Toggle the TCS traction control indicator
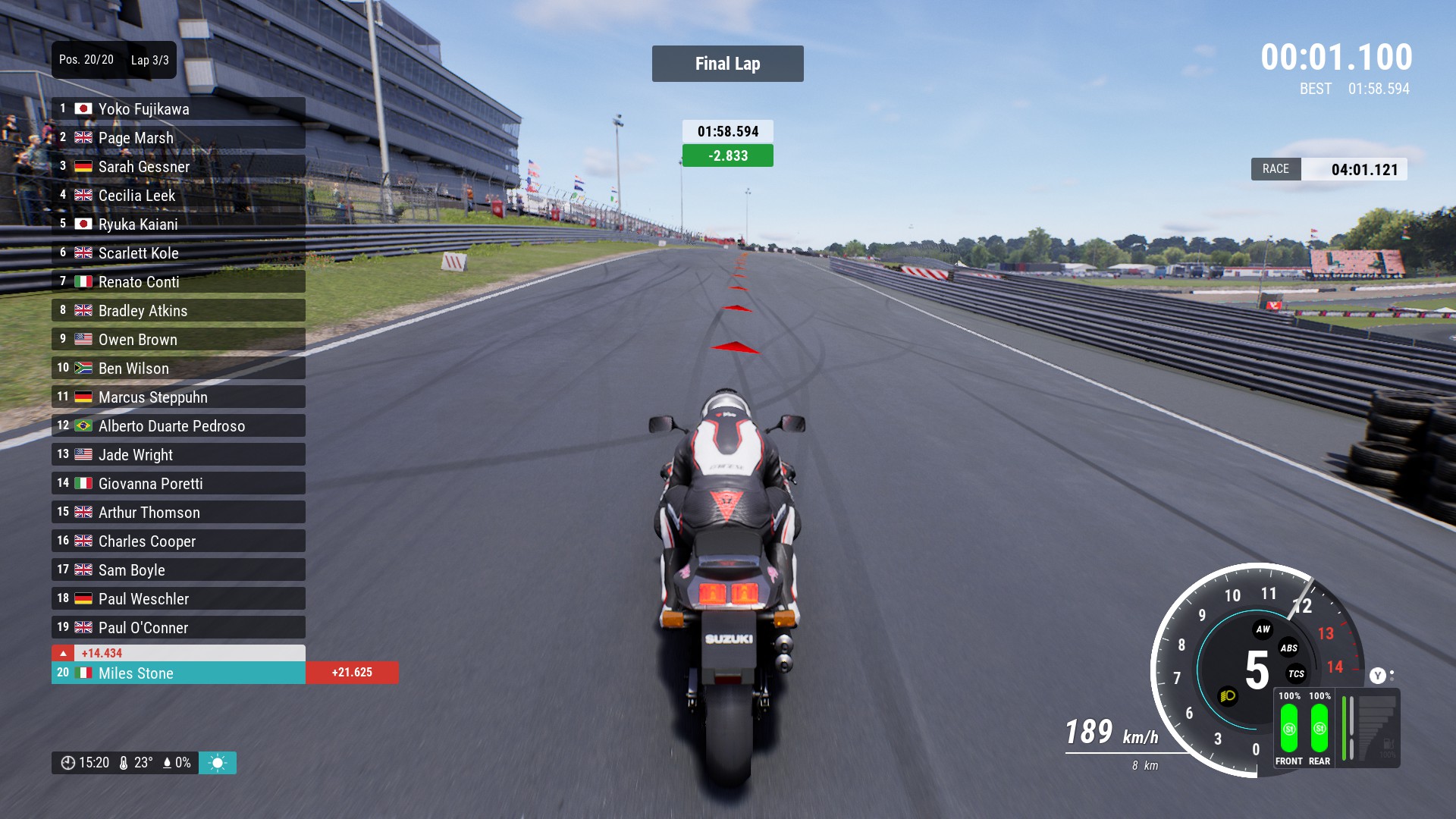Screen dimensions: 1456x819 click(x=1296, y=673)
